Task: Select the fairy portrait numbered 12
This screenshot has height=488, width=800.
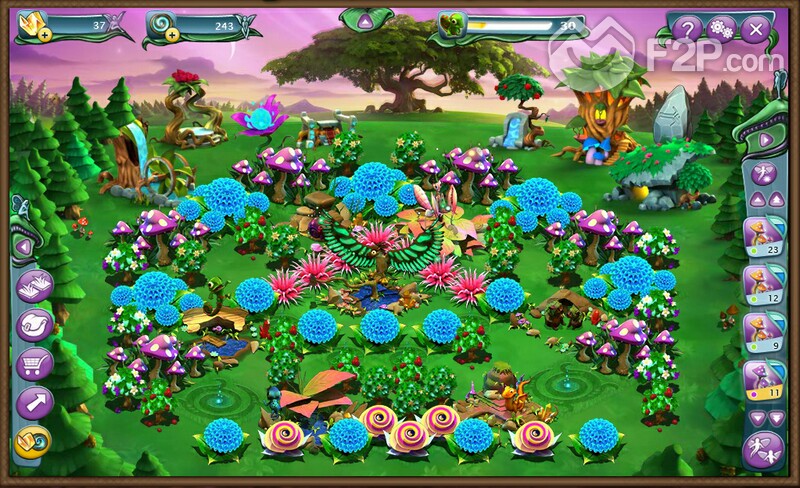Action: click(x=762, y=285)
